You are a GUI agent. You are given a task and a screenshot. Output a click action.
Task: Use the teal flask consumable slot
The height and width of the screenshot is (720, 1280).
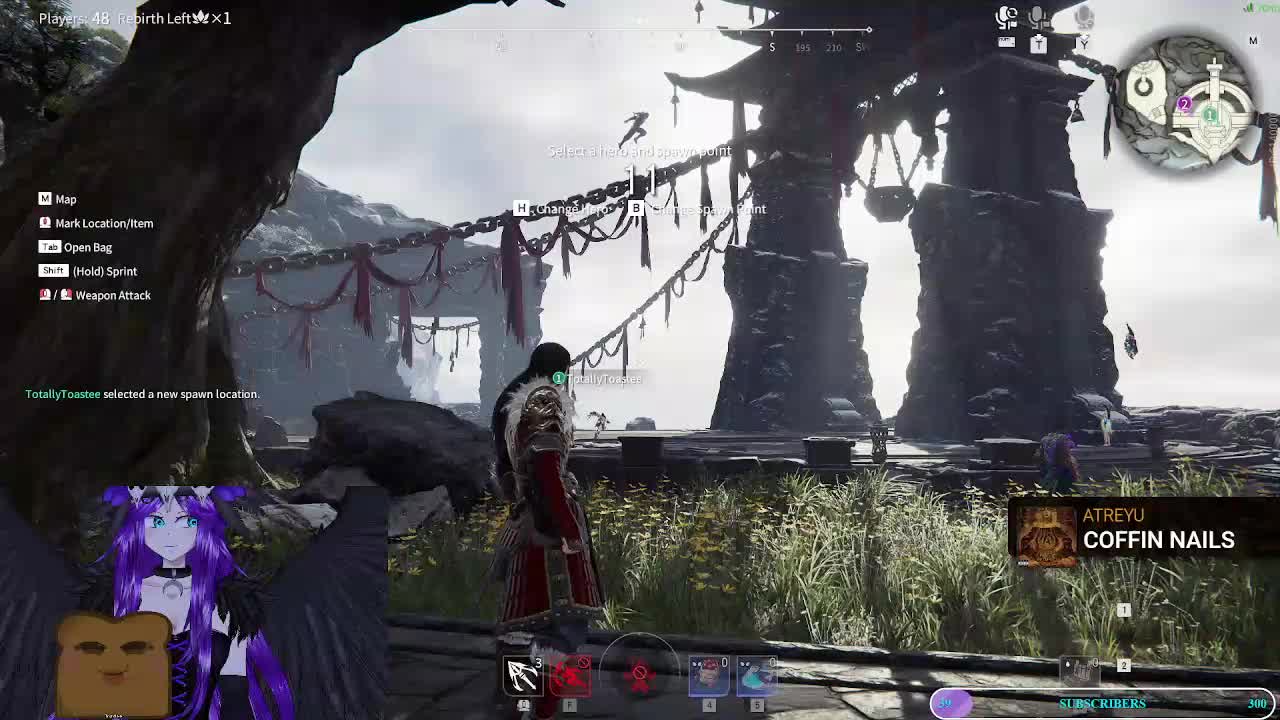757,676
